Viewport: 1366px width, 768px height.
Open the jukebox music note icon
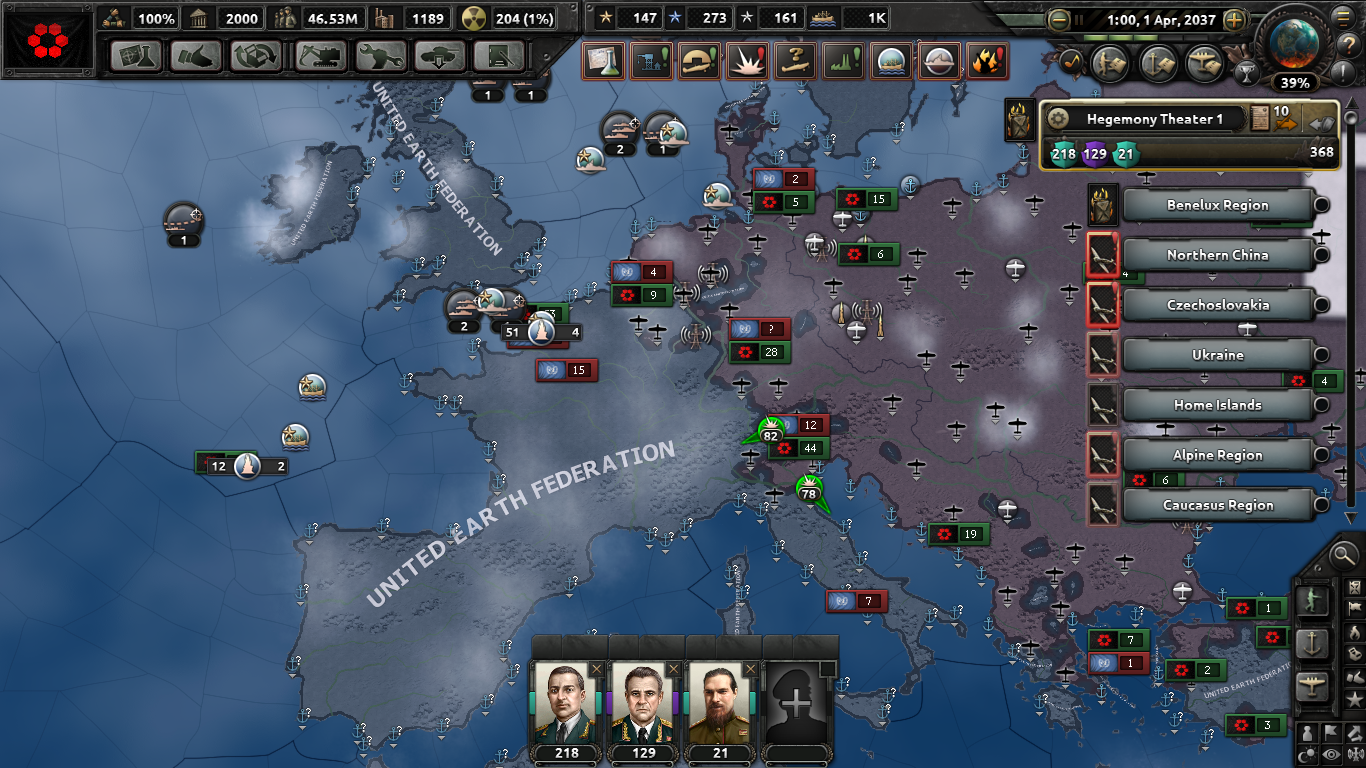(1071, 62)
